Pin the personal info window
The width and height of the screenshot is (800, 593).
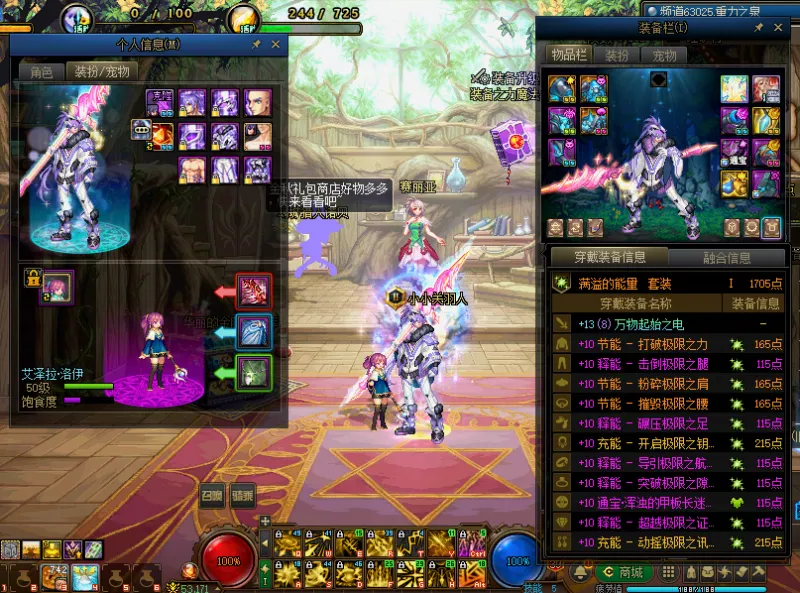(x=257, y=45)
